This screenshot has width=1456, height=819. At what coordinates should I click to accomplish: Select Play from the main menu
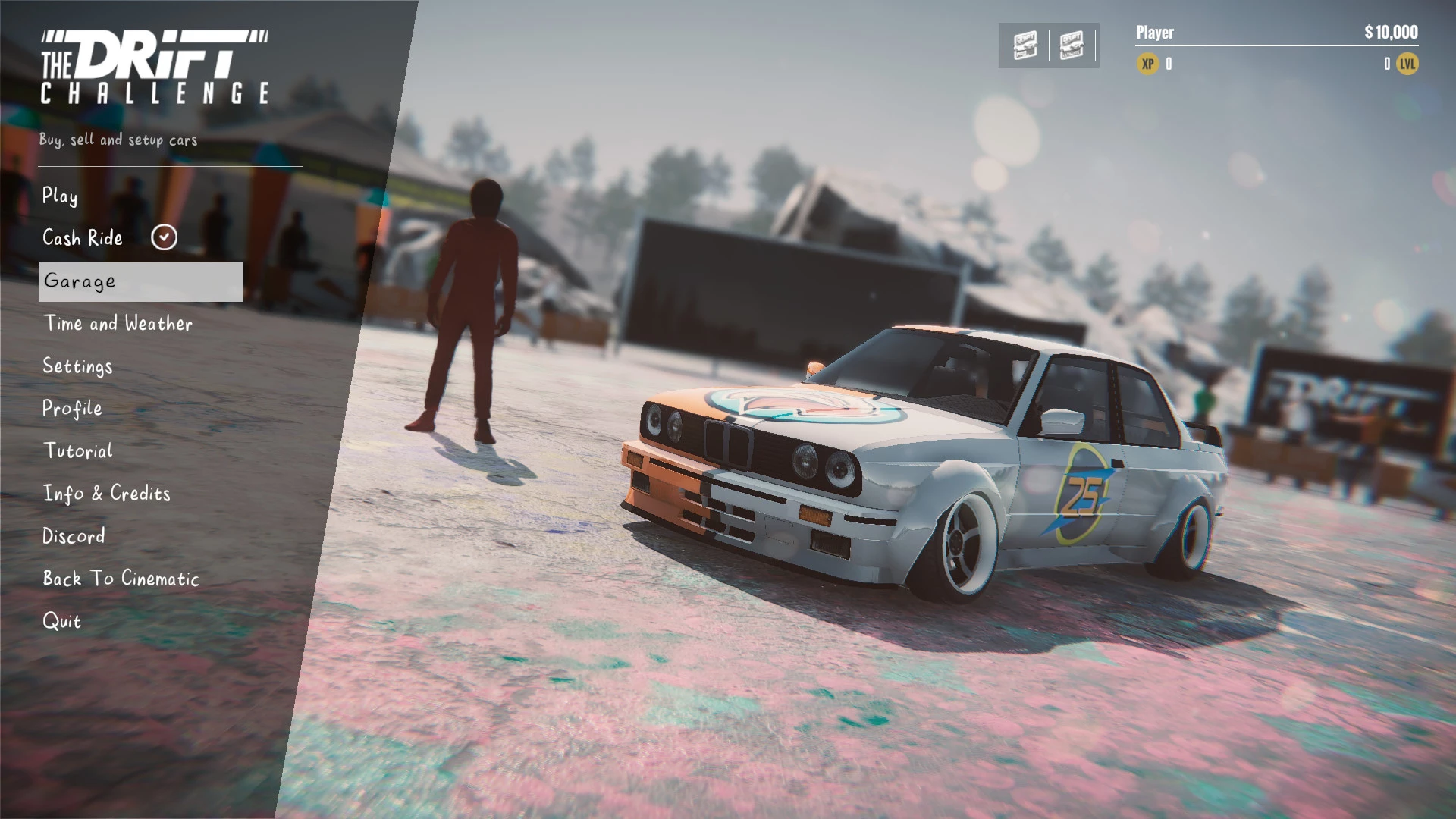60,196
